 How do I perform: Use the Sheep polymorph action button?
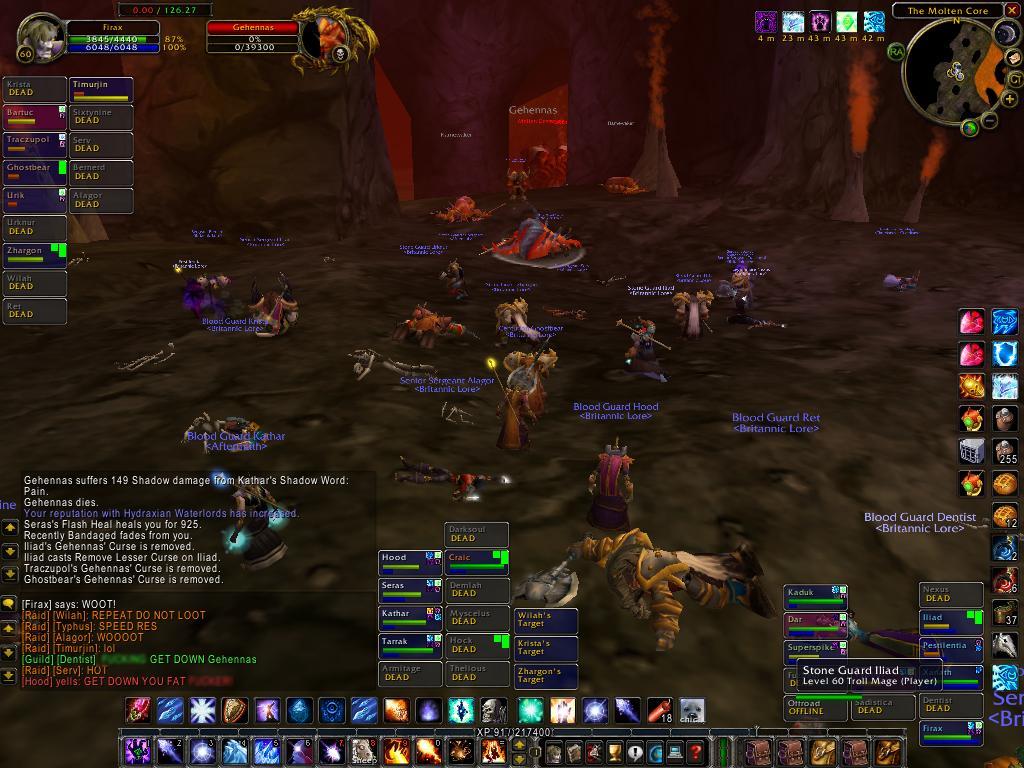[x=363, y=751]
